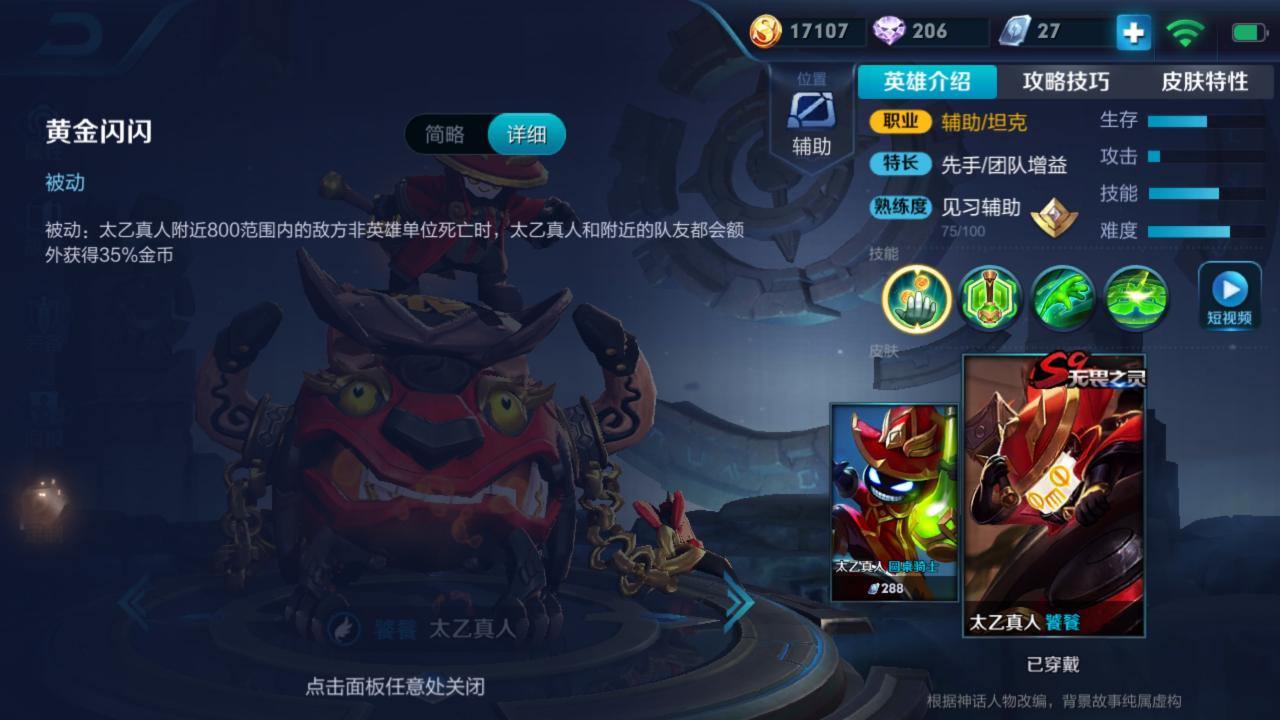This screenshot has height=720, width=1280.
Task: Tap the blue plus button to recharge
Action: tap(1131, 31)
